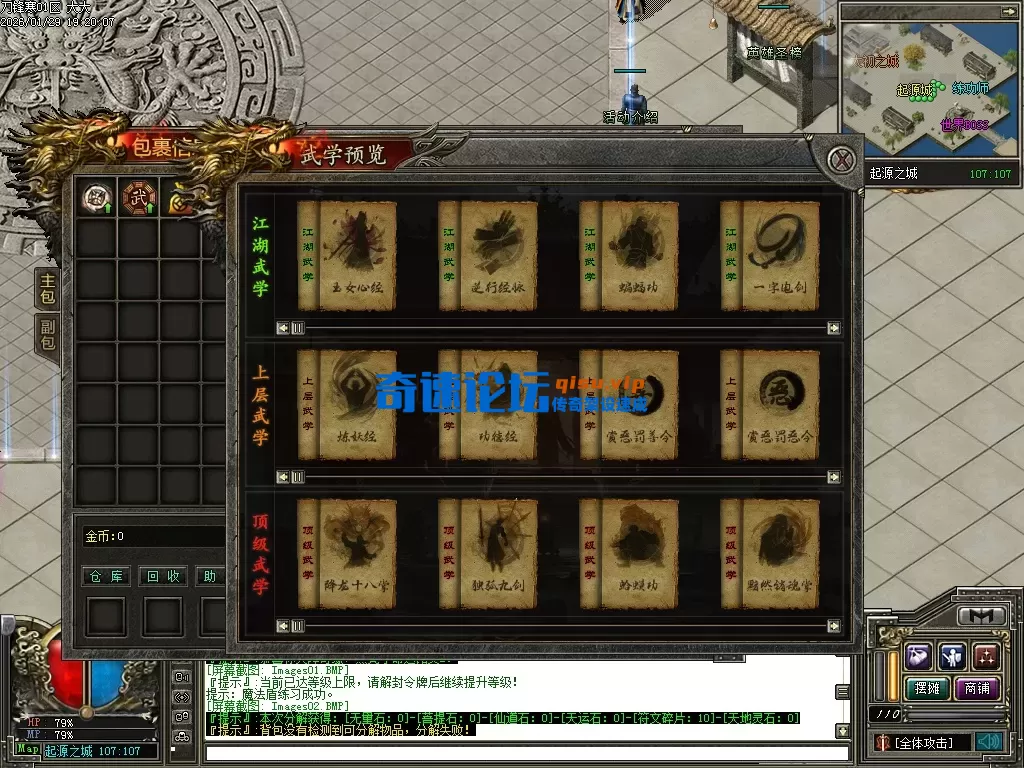The width and height of the screenshot is (1024, 768).
Task: Pick the 蝙蝠功 scroll card
Action: pyautogui.click(x=638, y=256)
